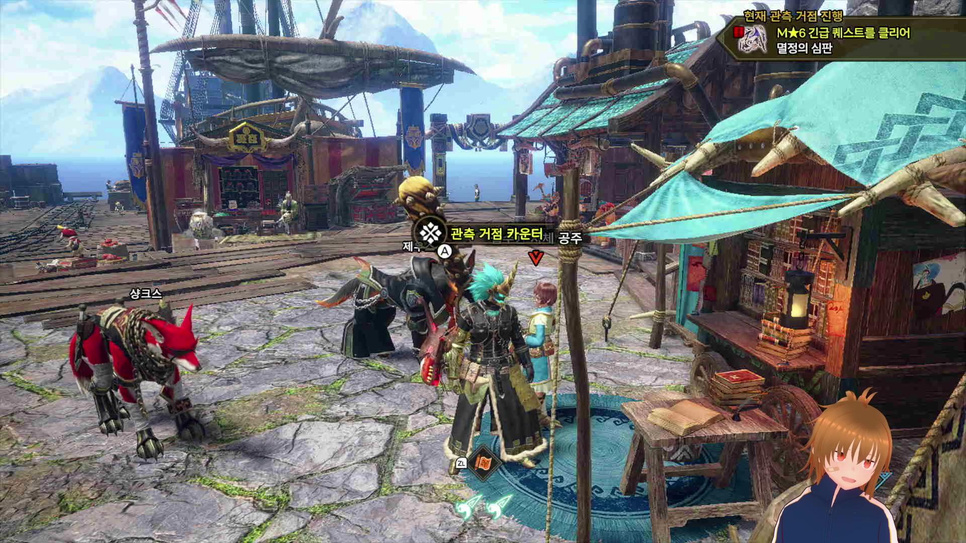This screenshot has height=543, width=966.
Task: Open the orange map scroll icon
Action: pos(484,463)
